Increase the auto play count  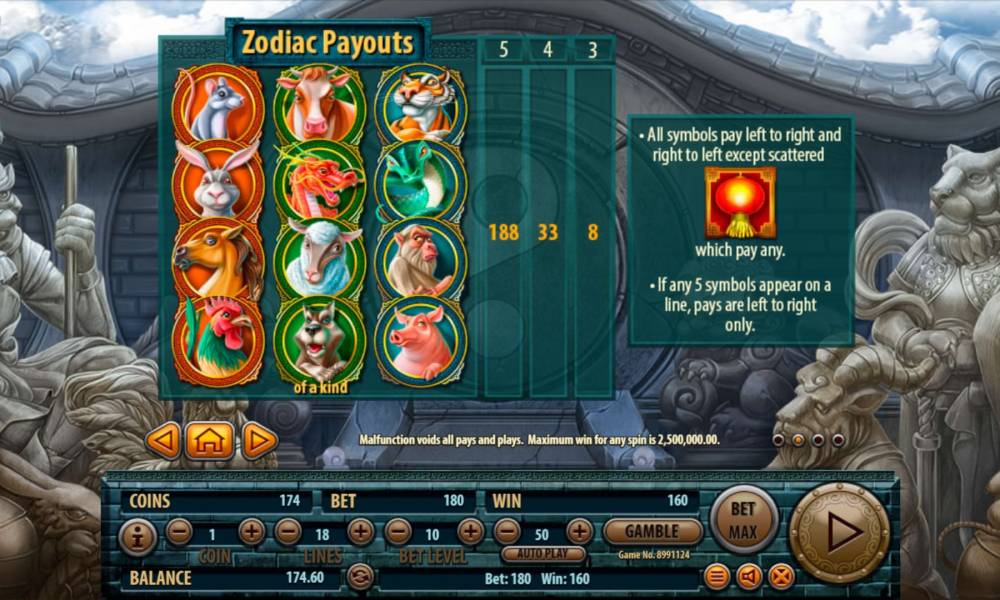pyautogui.click(x=580, y=532)
